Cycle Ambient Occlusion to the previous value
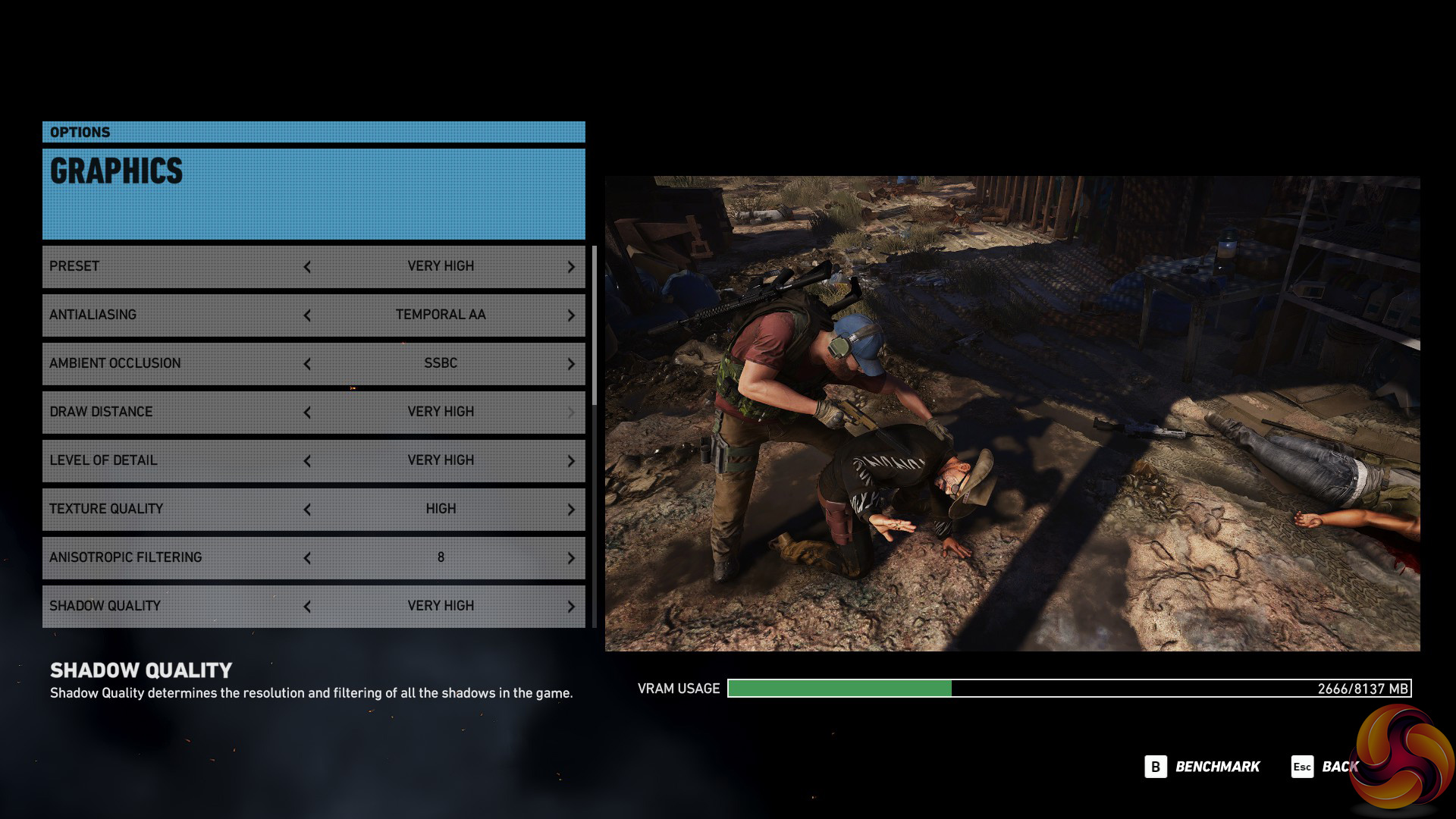1456x819 pixels. [307, 364]
